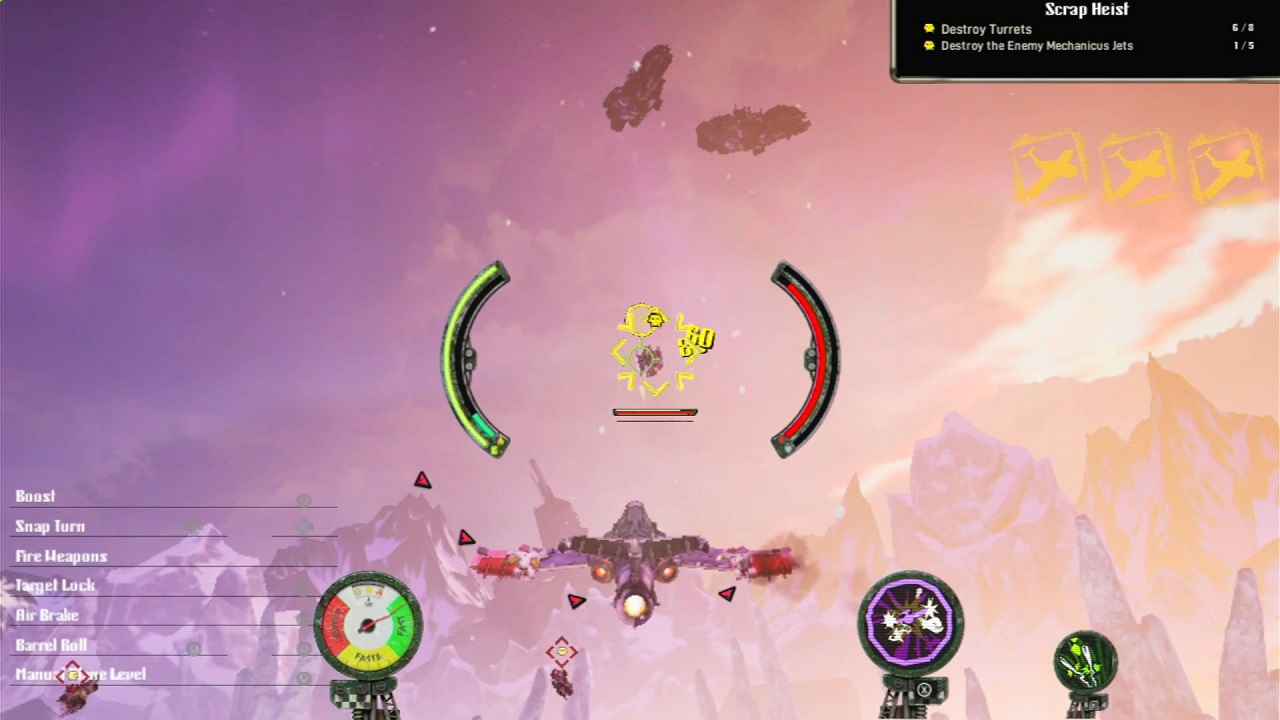Image resolution: width=1280 pixels, height=720 pixels.
Task: Toggle the Target Lock binding
Action: click(x=55, y=586)
